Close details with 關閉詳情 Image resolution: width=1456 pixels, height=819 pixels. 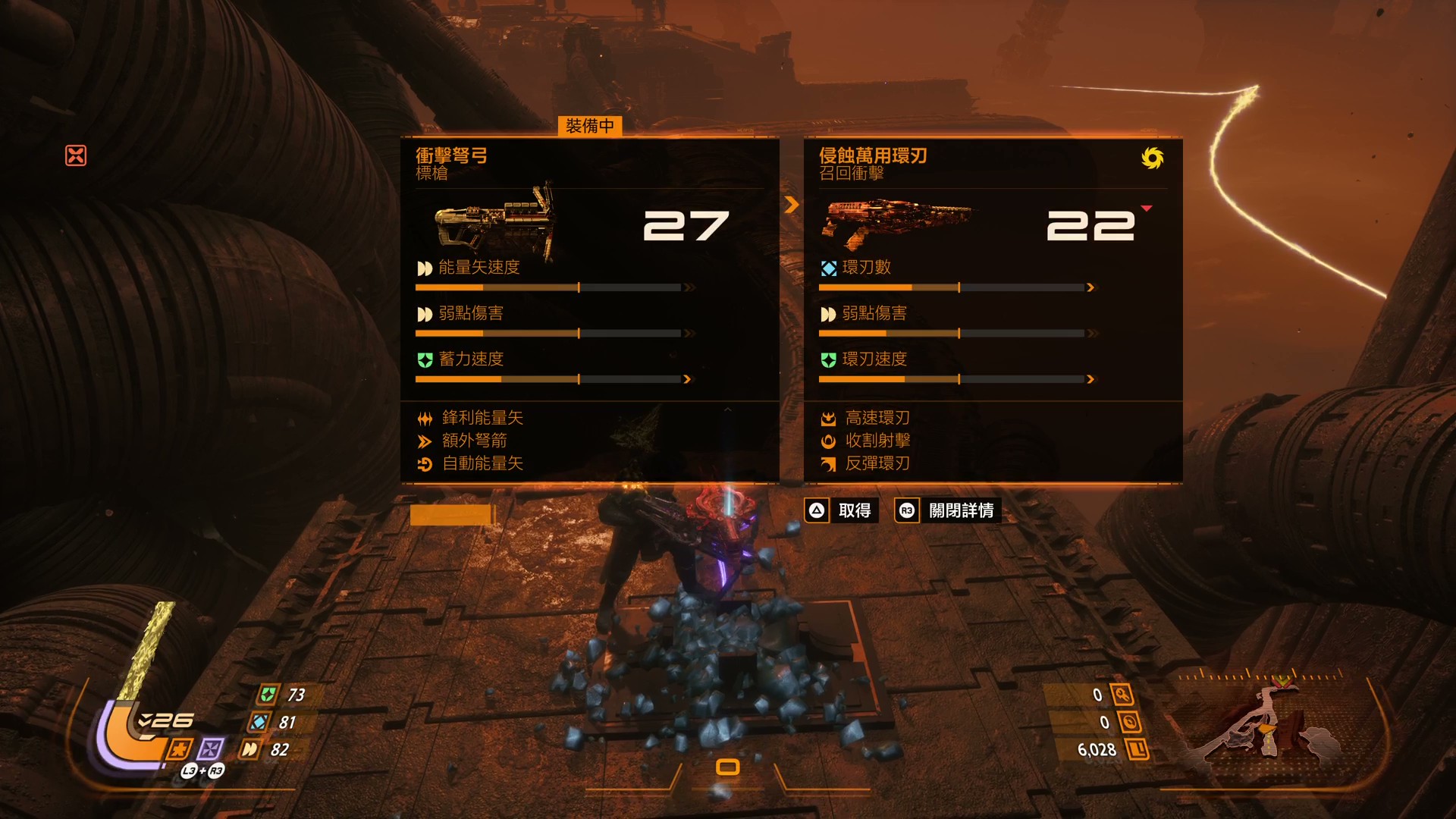coord(949,510)
